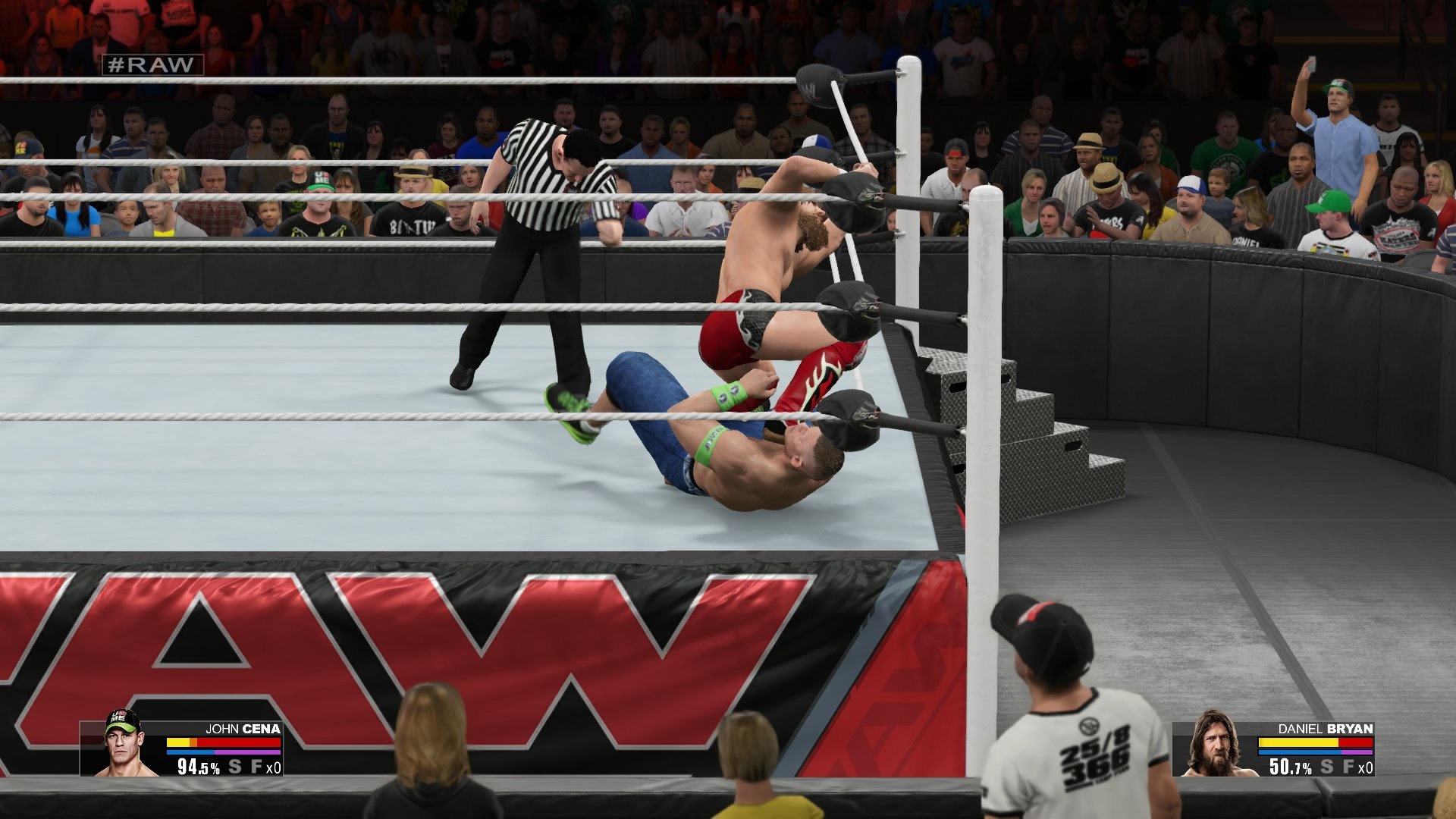The width and height of the screenshot is (1456, 819).
Task: Click the F finisher icon in Bryan's HUD
Action: 1348,766
